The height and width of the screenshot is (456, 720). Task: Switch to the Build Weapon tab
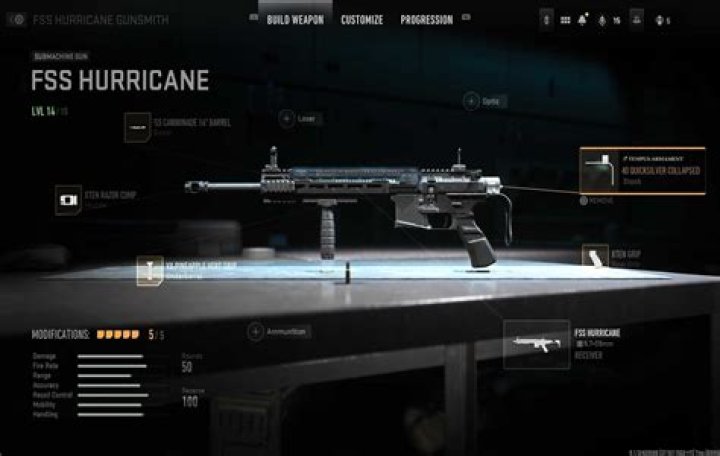pos(295,19)
